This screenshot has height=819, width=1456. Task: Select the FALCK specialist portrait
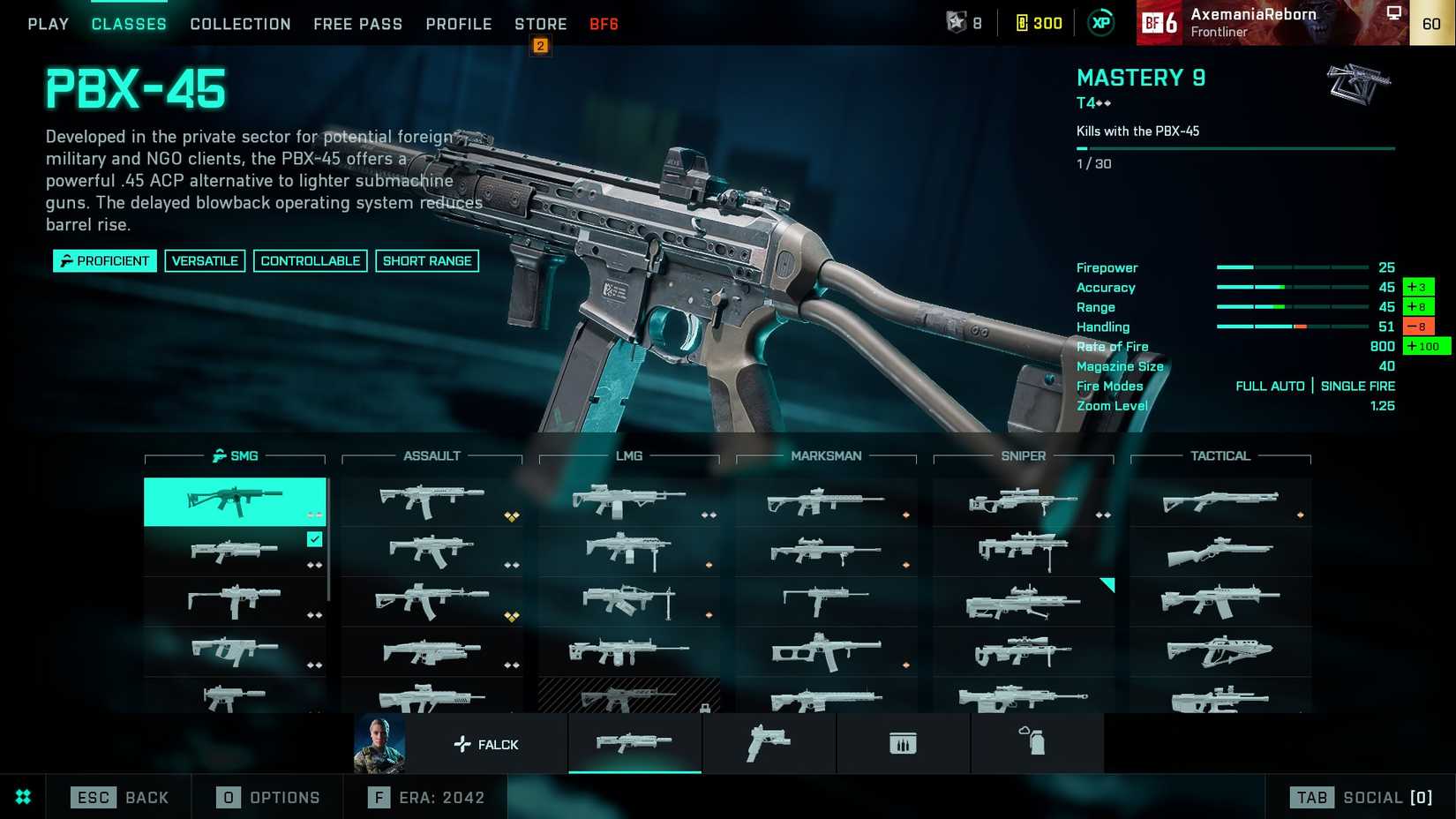(x=379, y=744)
